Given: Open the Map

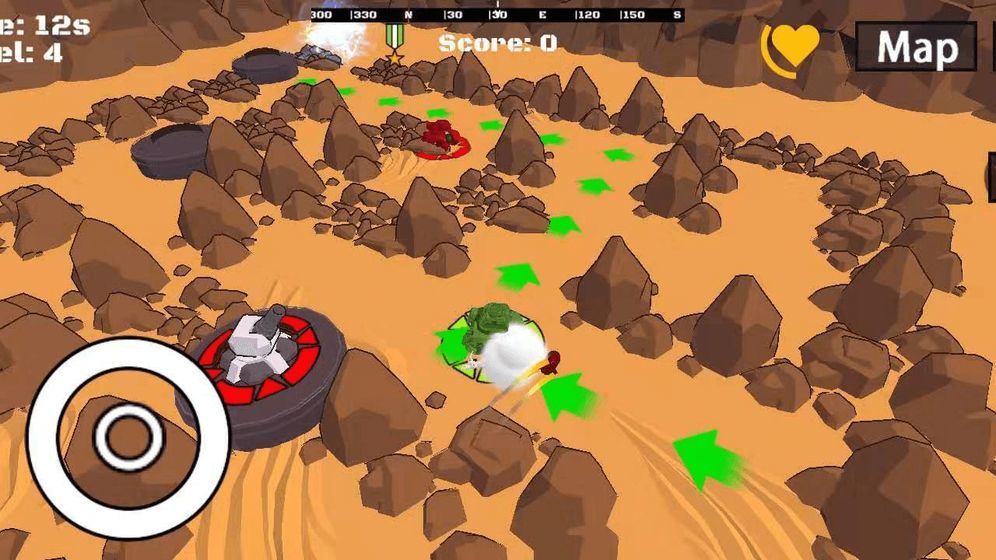Looking at the screenshot, I should [915, 47].
